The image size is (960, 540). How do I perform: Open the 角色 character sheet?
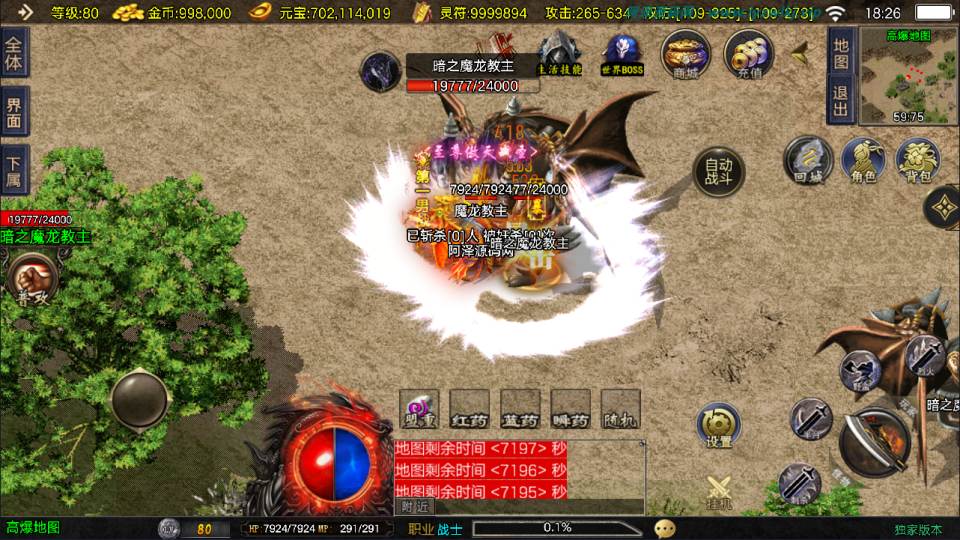click(x=863, y=160)
